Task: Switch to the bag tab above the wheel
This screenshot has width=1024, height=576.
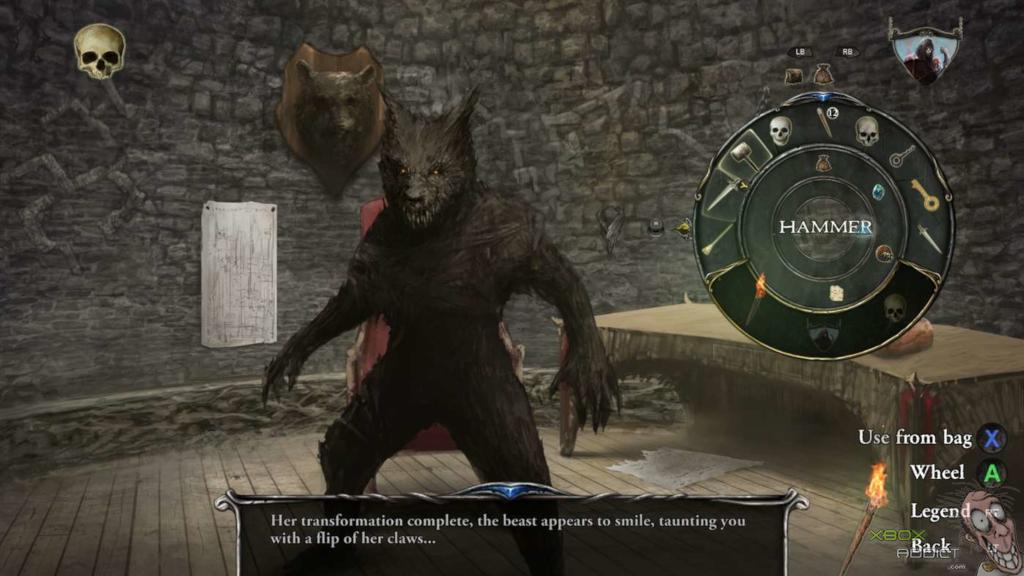Action: [823, 74]
